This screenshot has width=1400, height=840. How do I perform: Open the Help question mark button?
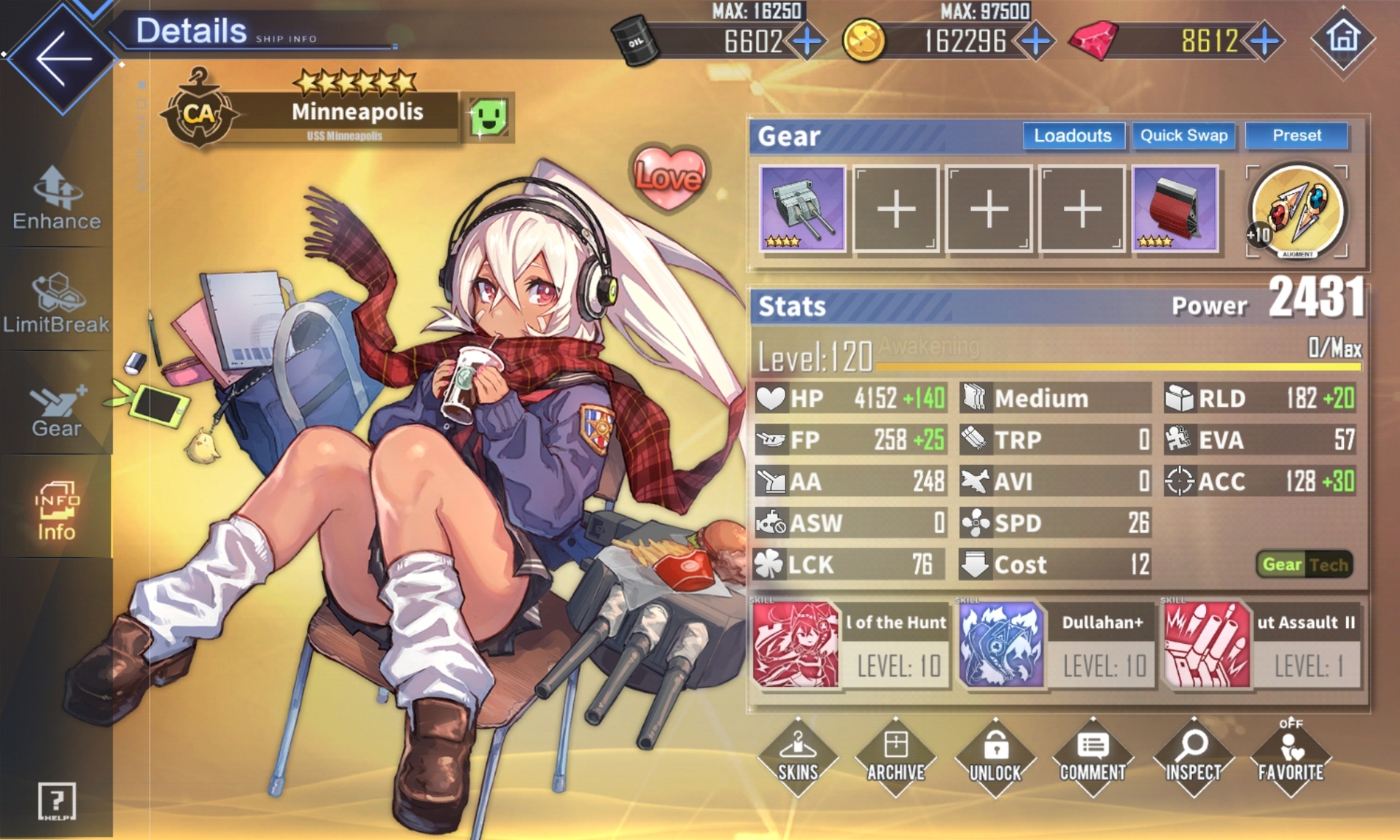tap(56, 801)
